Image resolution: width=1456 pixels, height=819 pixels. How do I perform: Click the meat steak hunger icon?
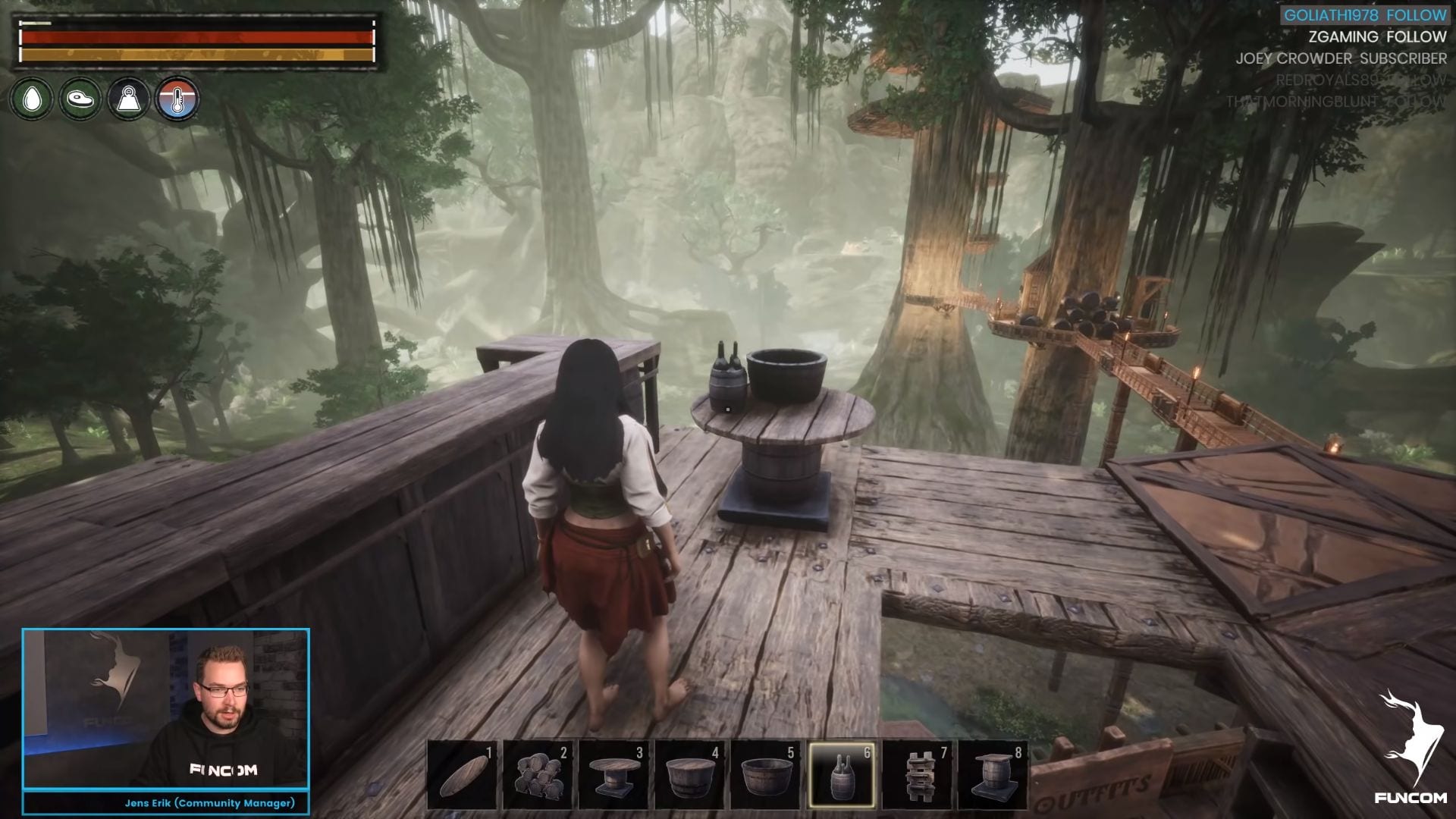click(80, 99)
